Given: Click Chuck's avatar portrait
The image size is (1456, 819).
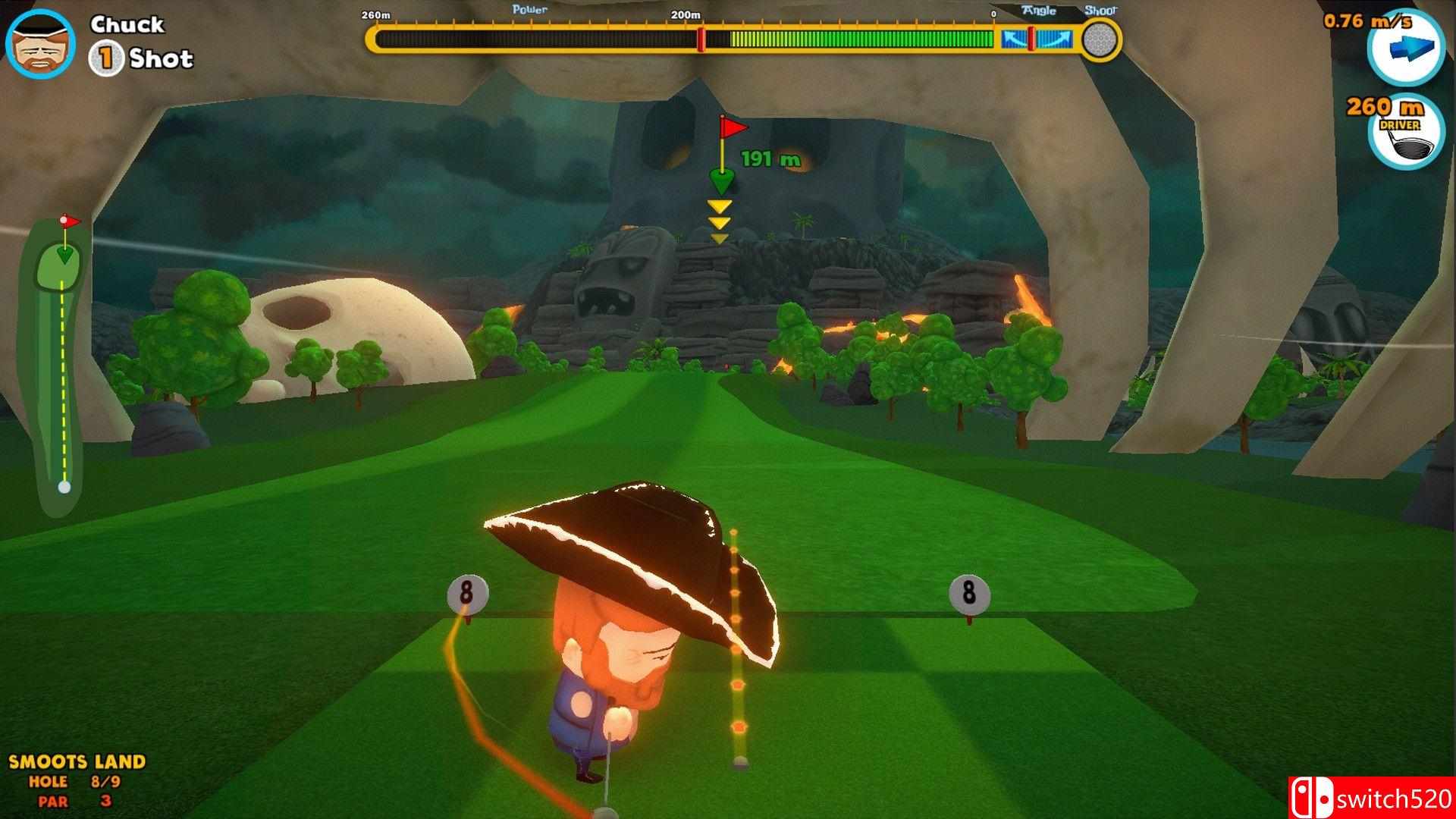Looking at the screenshot, I should pyautogui.click(x=40, y=42).
